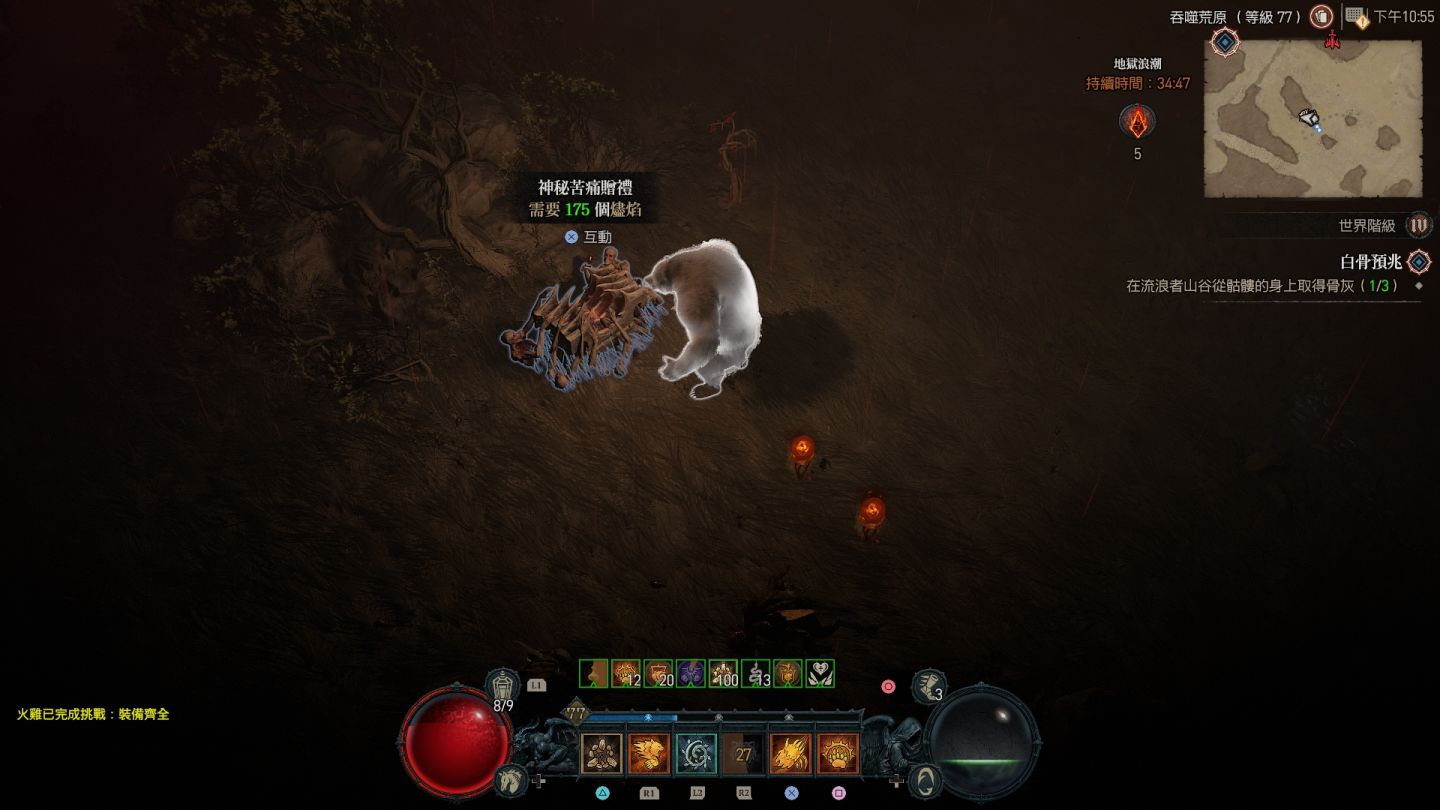Activate the swirling vine skill slot
Screen dimensions: 1440x810
[696, 754]
